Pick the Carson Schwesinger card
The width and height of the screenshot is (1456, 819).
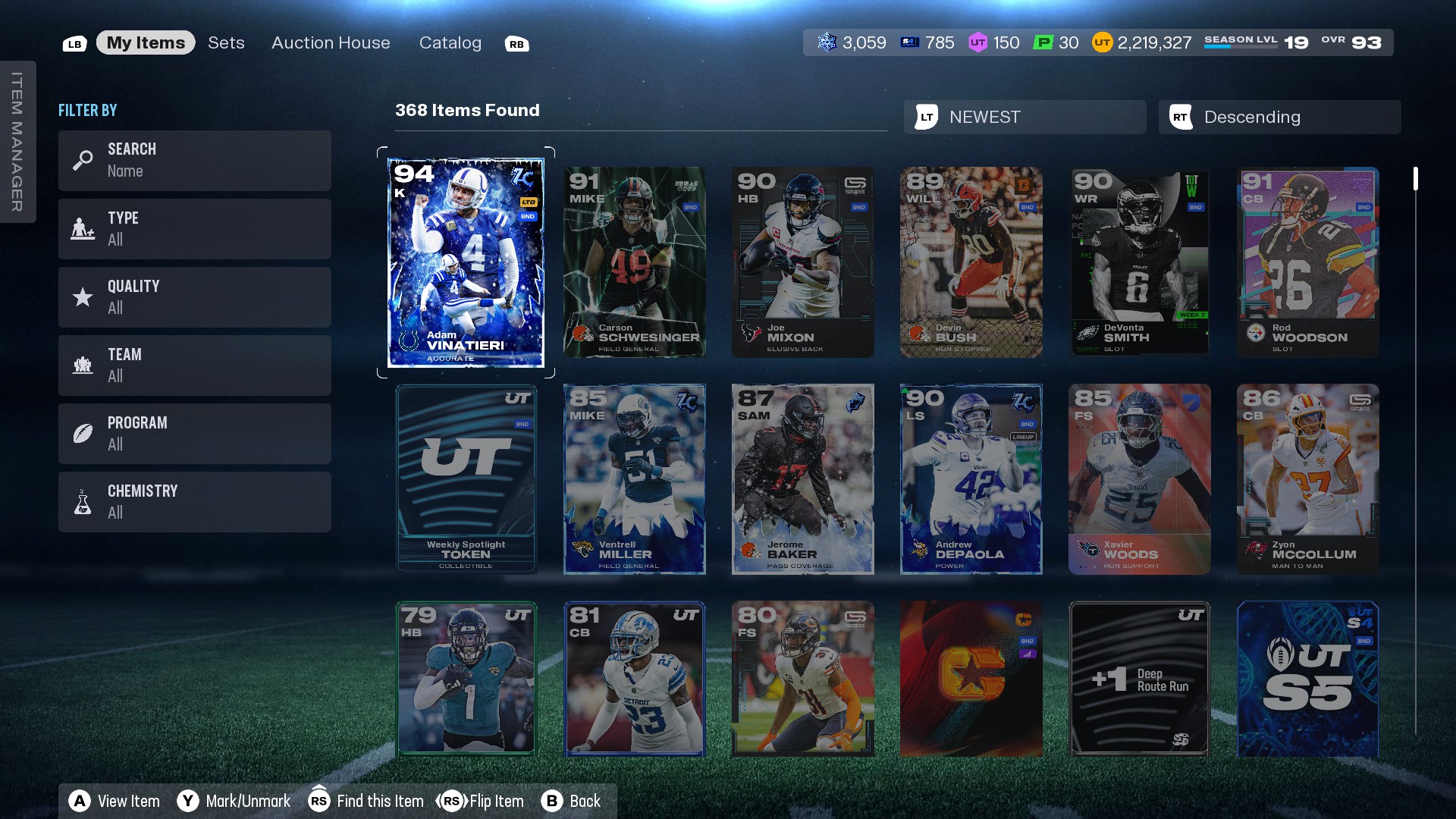click(634, 262)
